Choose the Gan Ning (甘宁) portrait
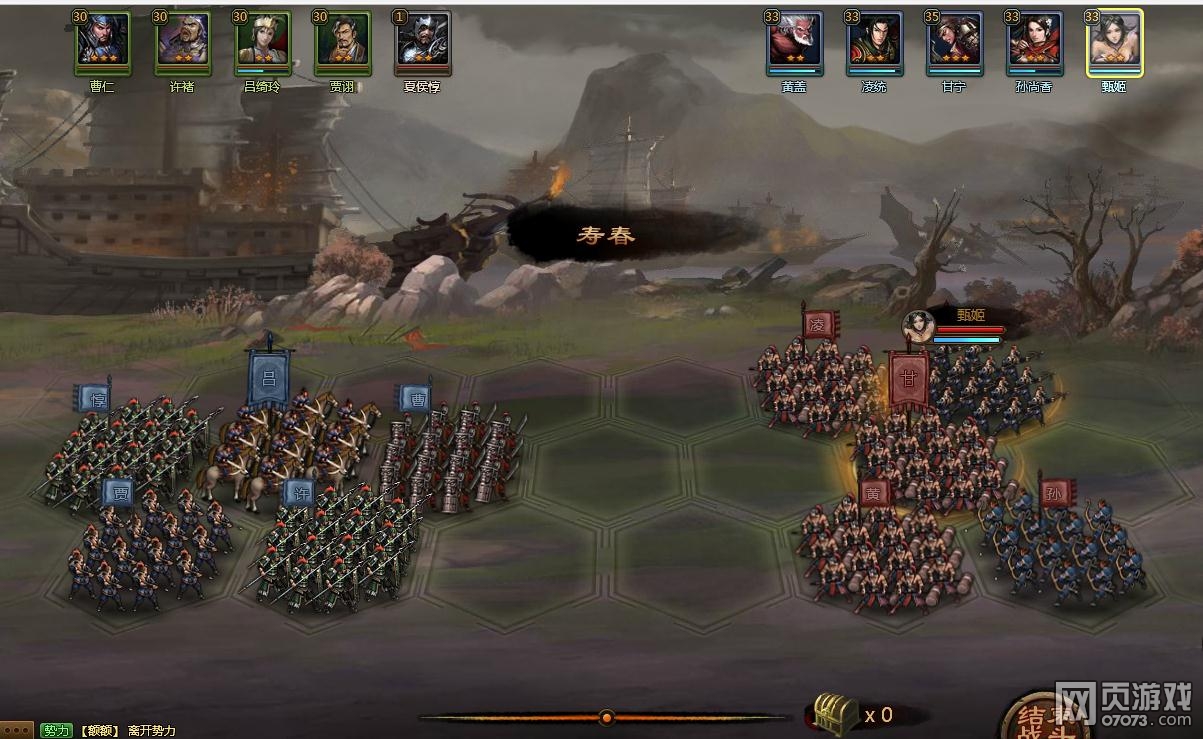1203x739 pixels. click(954, 43)
